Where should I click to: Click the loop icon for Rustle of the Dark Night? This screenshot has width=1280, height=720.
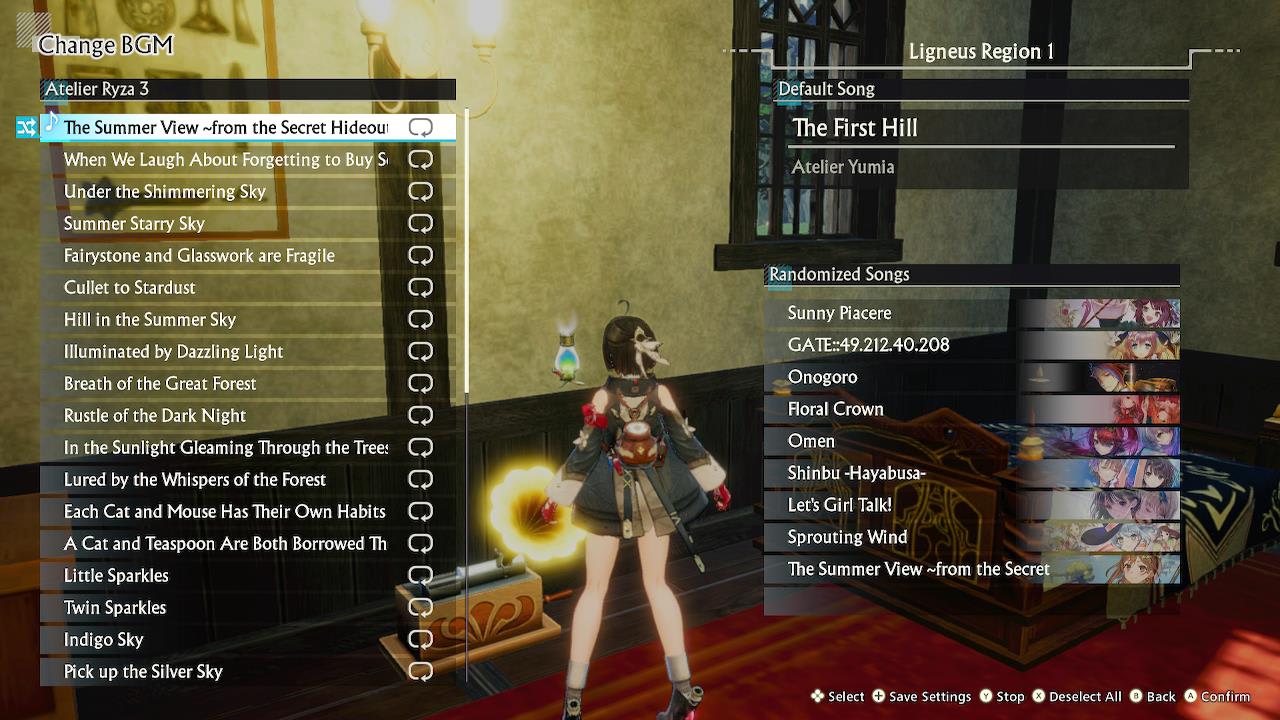(420, 415)
